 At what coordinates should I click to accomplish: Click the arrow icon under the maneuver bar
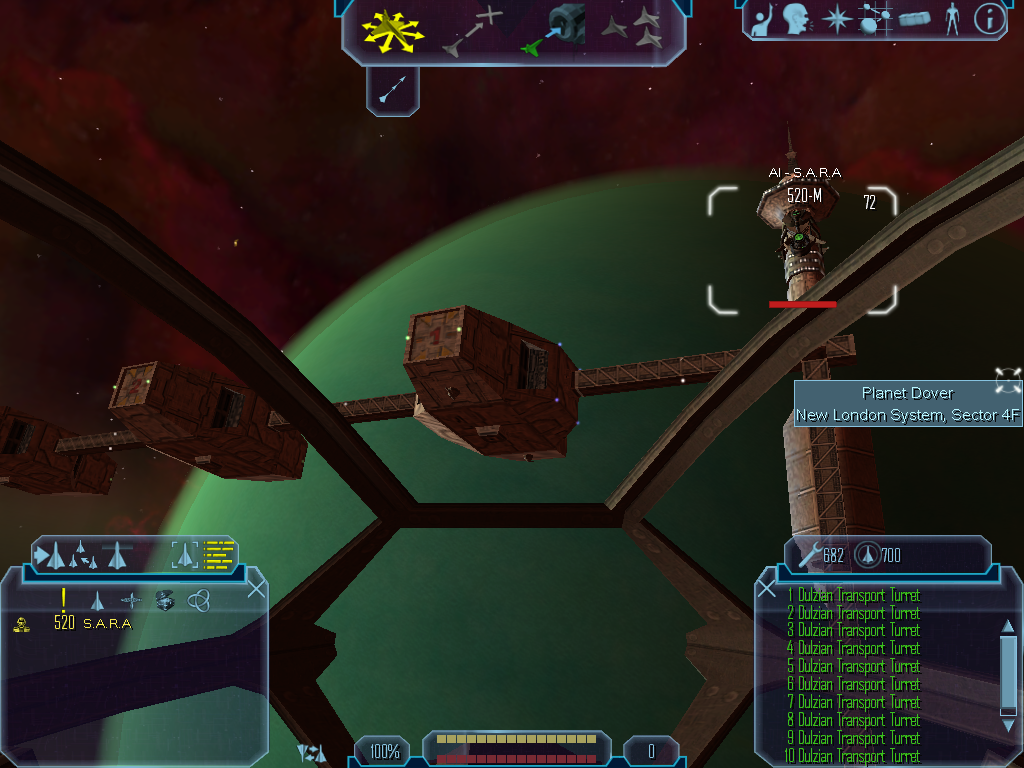[x=392, y=91]
